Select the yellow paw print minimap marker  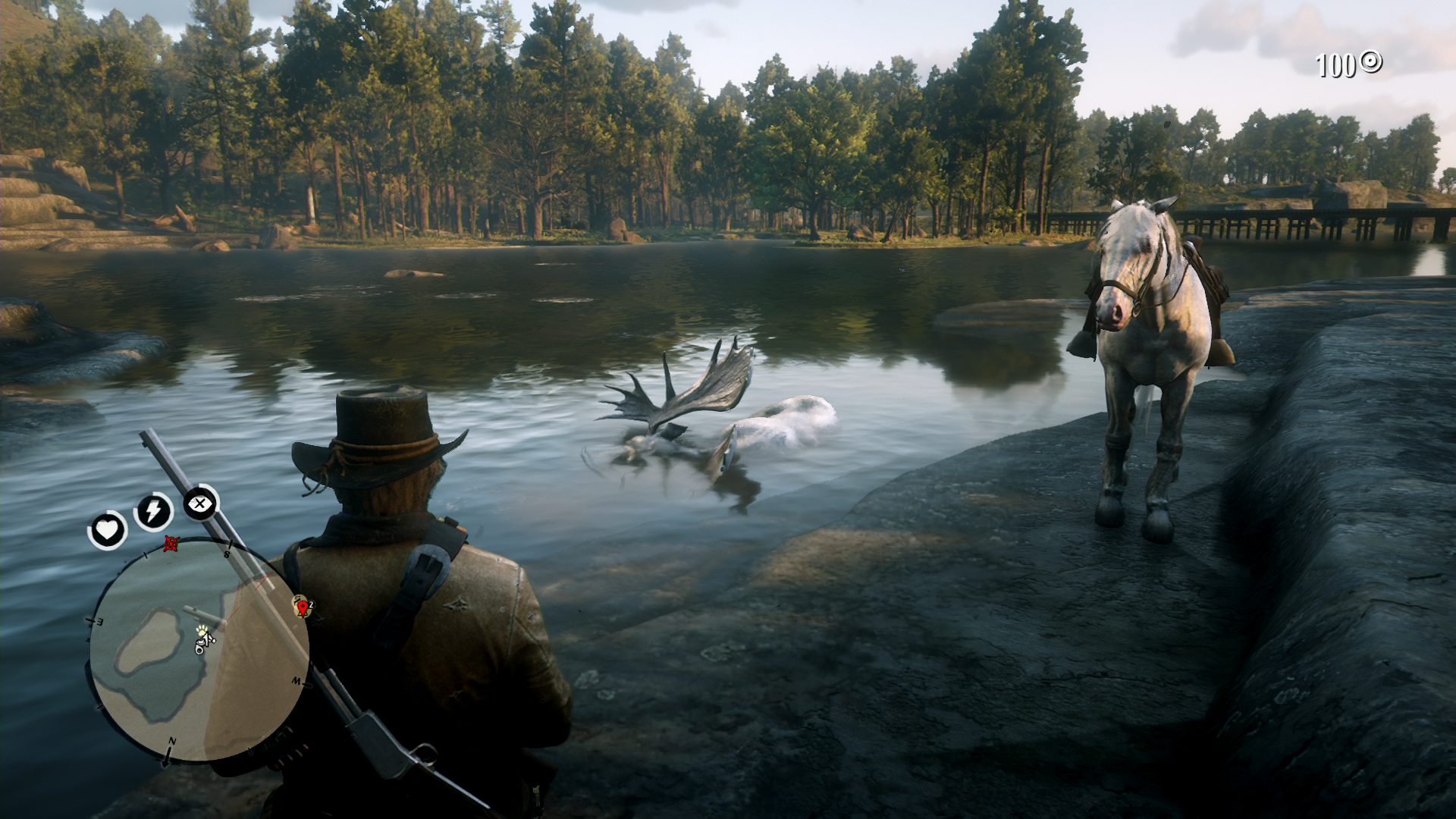pos(202,631)
